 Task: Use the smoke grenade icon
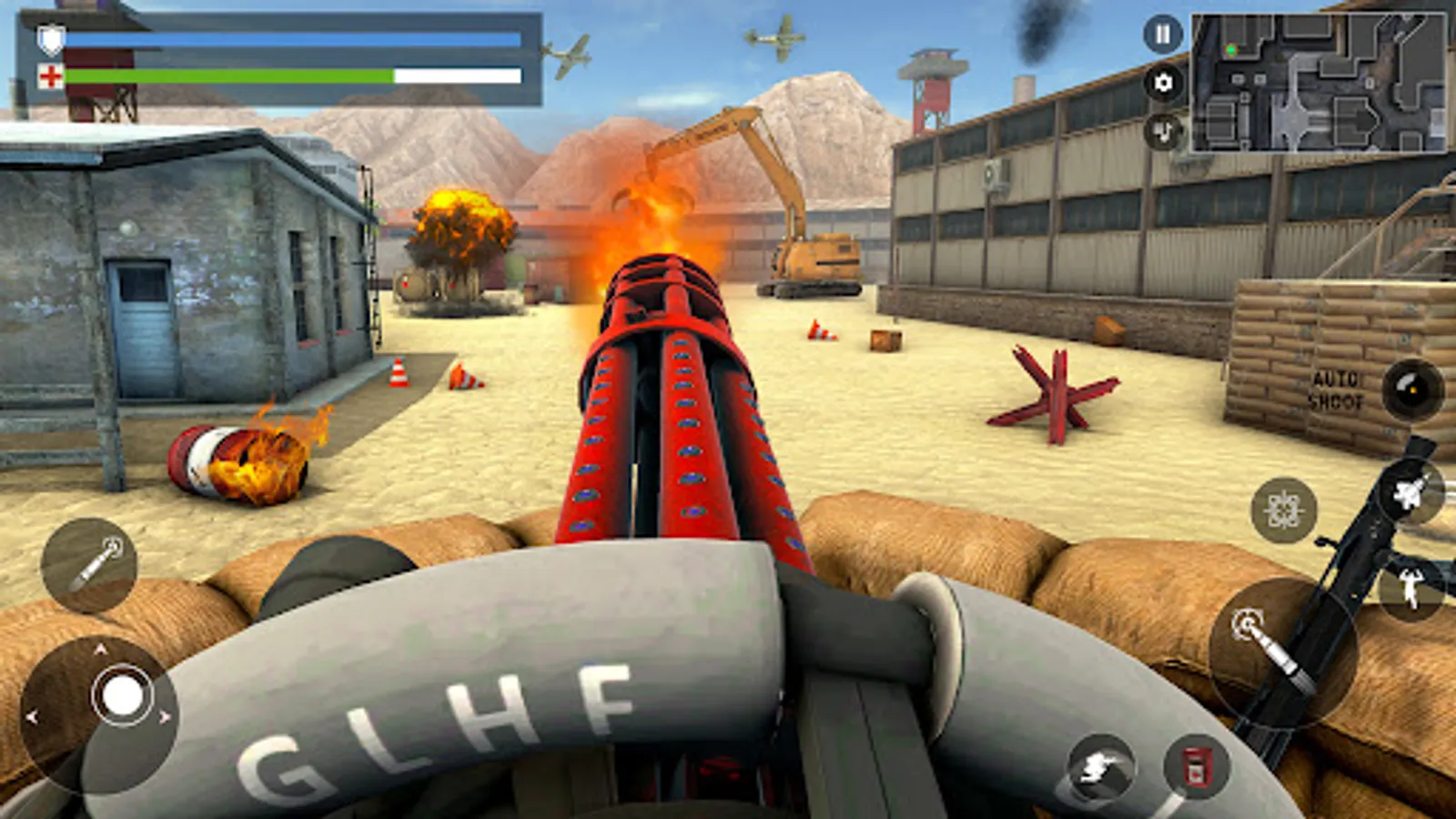tap(1100, 765)
